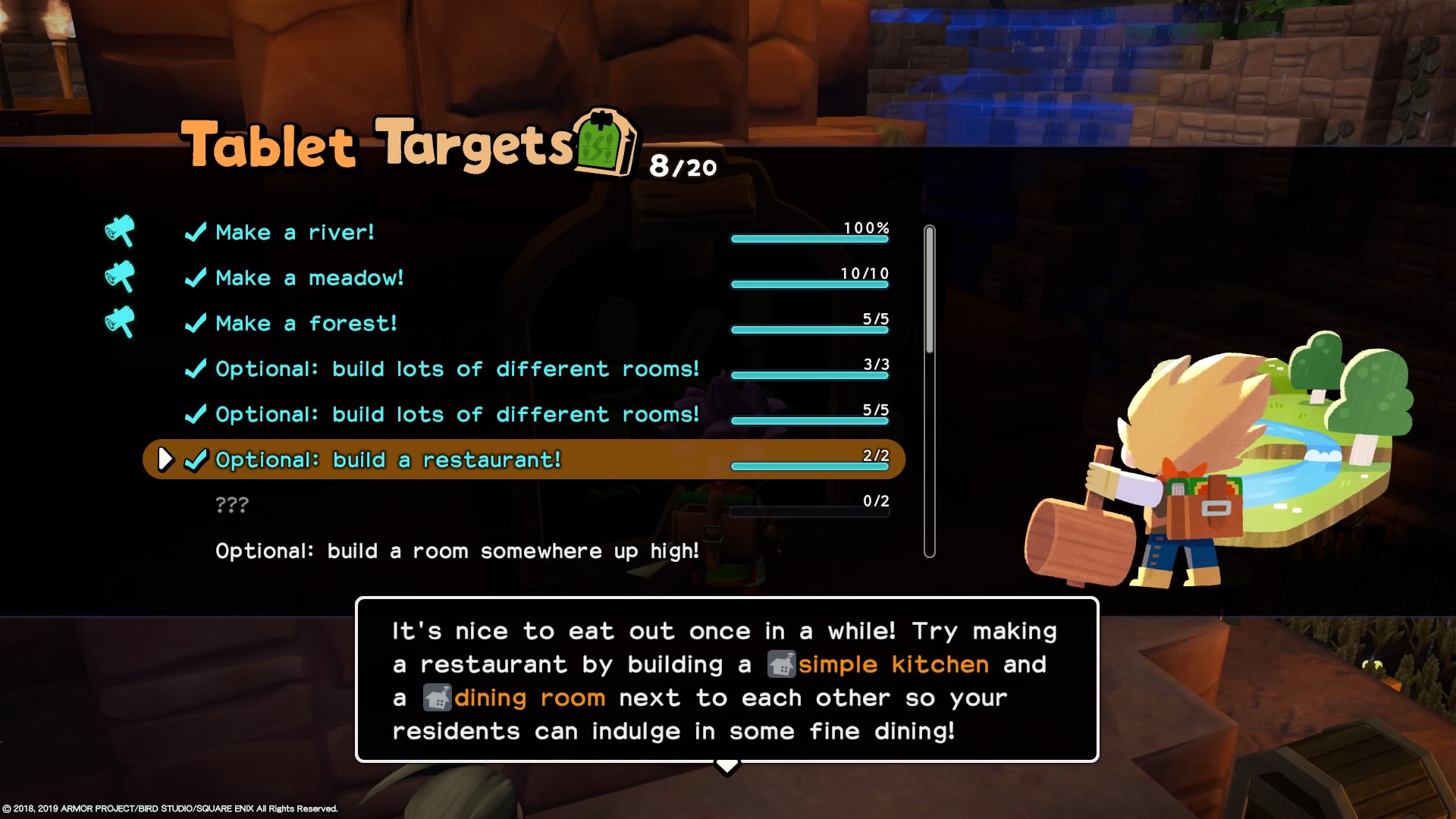Toggle the checkmark on Make a river

point(195,231)
